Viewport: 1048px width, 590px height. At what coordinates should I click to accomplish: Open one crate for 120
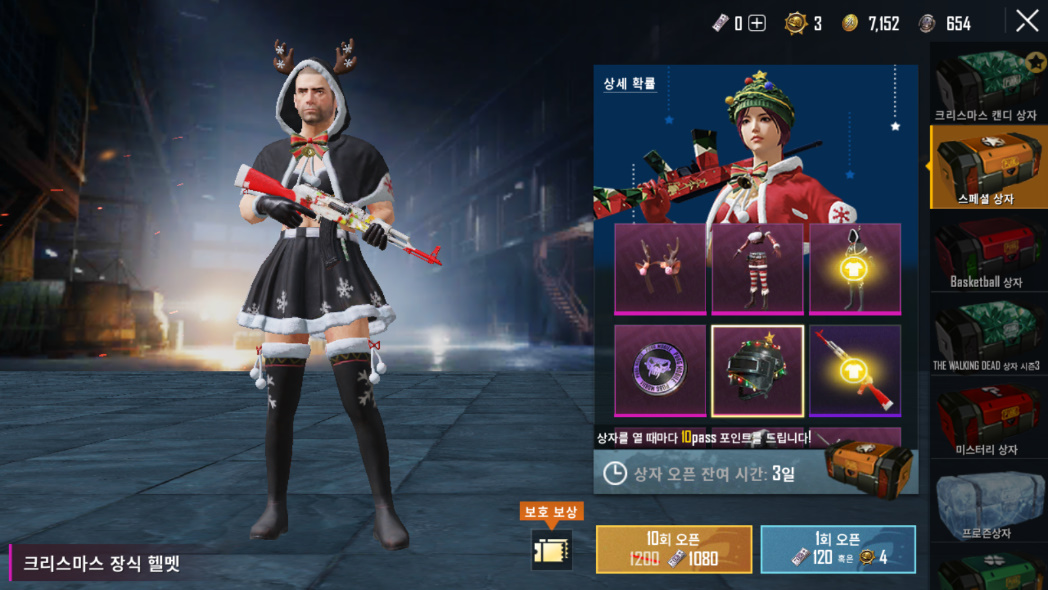pyautogui.click(x=838, y=549)
